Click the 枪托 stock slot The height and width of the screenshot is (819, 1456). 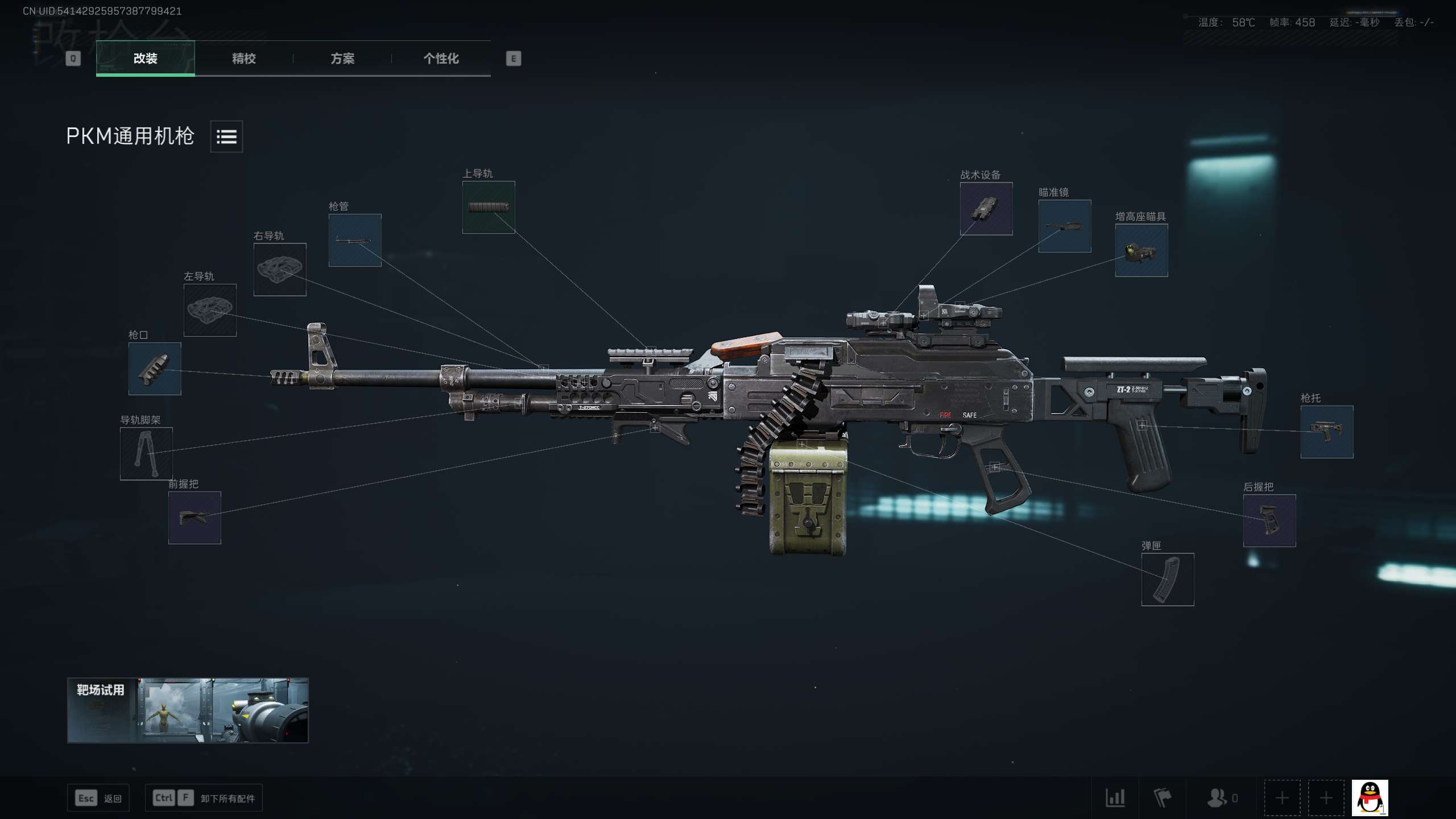click(x=1327, y=432)
